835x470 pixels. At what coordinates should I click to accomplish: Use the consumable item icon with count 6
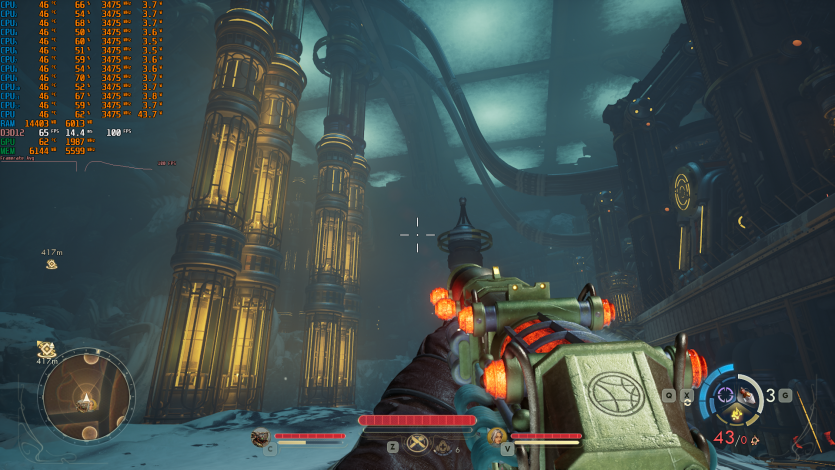[444, 447]
